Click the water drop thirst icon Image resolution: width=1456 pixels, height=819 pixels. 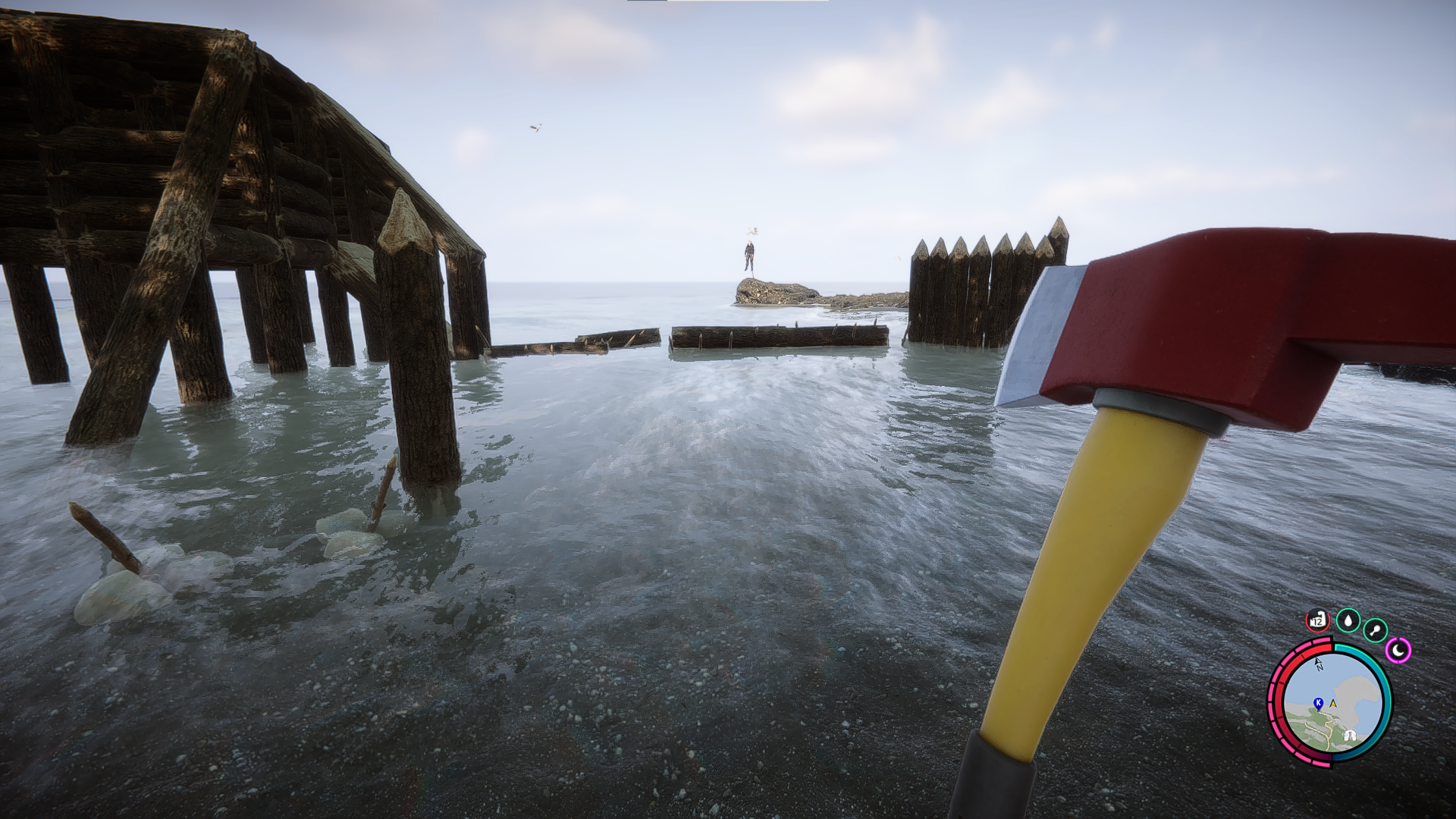(x=1348, y=621)
